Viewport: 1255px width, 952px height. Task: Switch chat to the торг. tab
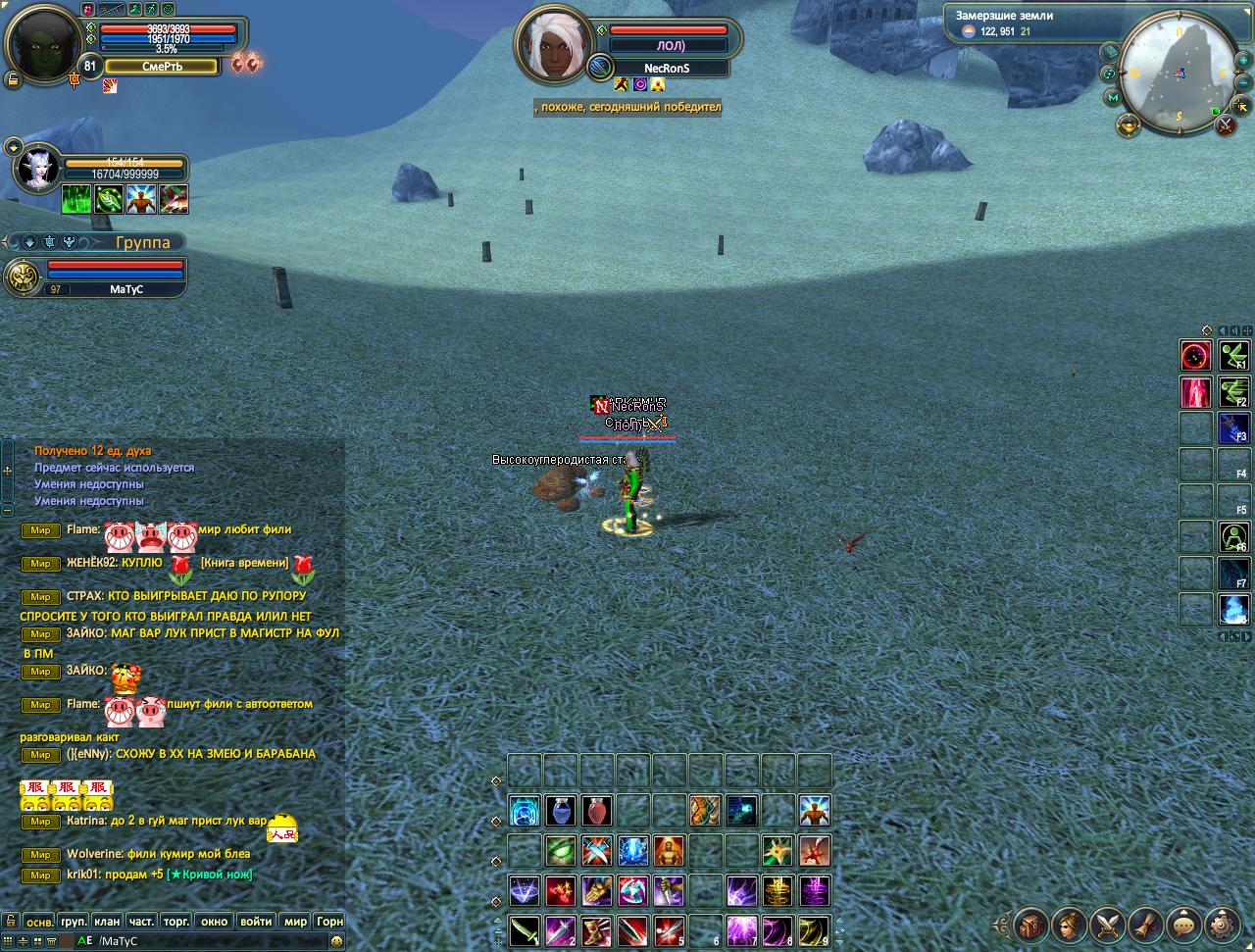pyautogui.click(x=176, y=922)
